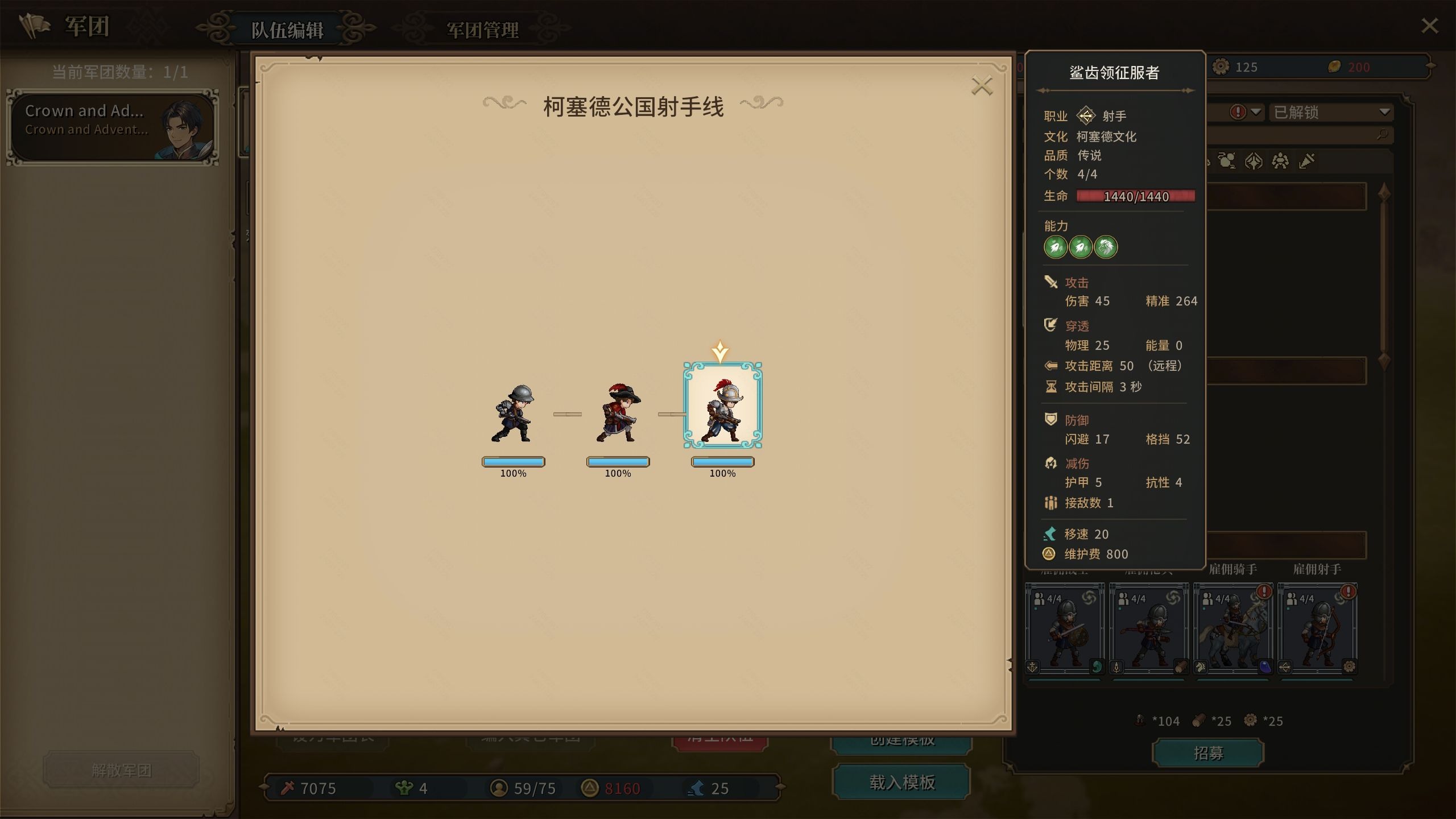
Task: Click the cavalry rider filter icon
Action: coord(1227,161)
